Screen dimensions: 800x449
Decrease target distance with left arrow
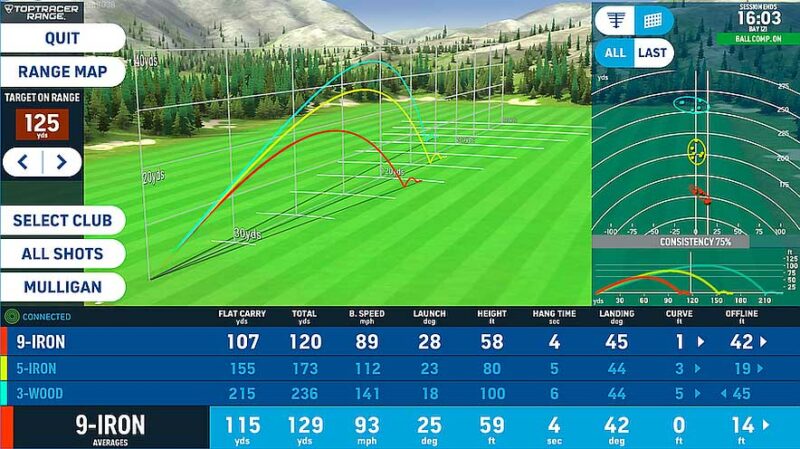coord(22,162)
